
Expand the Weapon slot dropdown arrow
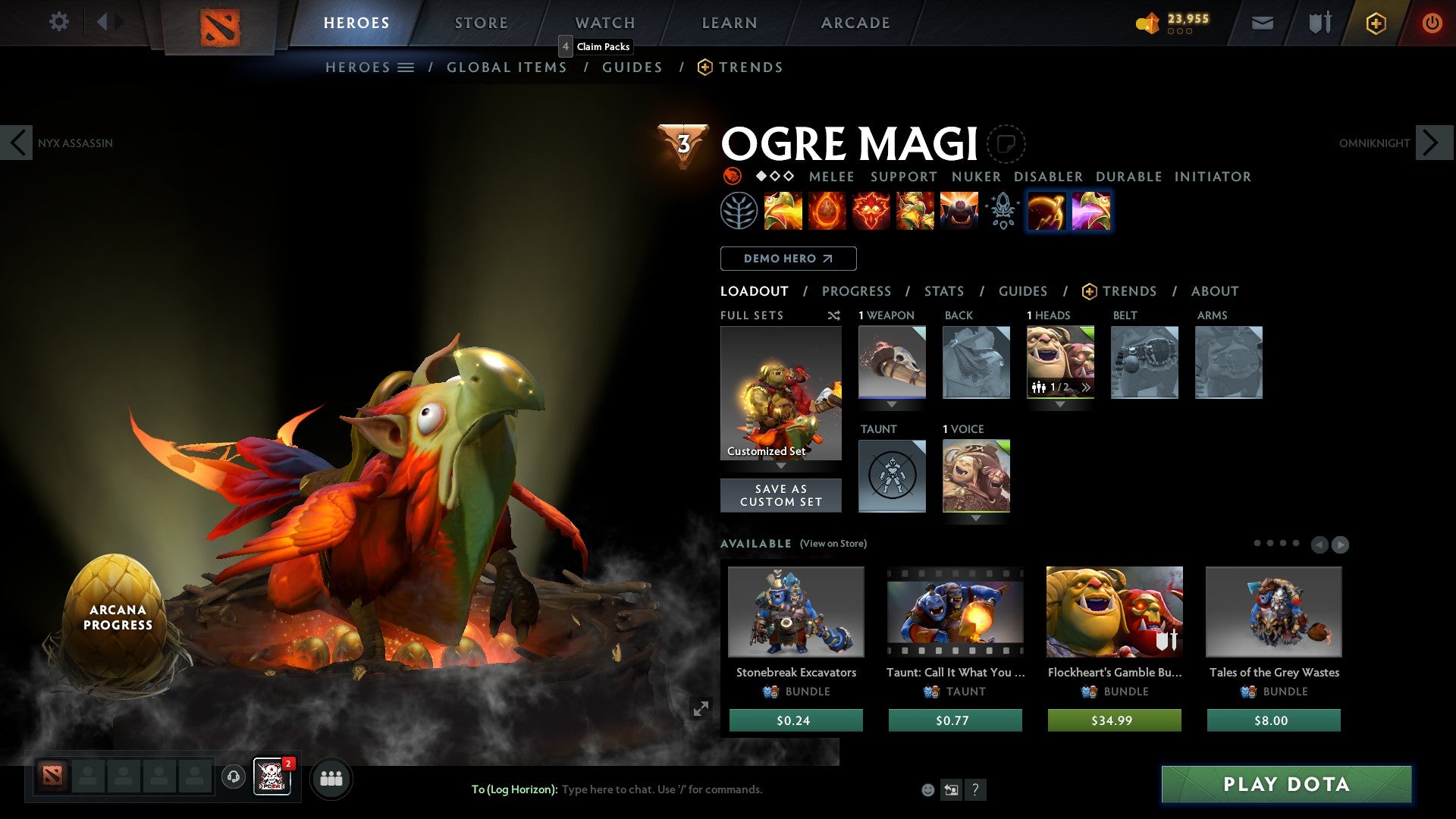(892, 404)
